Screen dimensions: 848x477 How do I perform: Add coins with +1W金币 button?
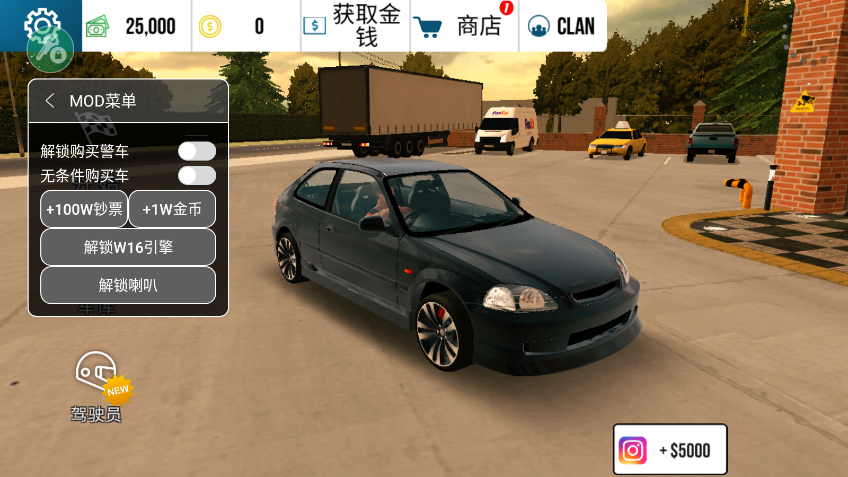[172, 209]
